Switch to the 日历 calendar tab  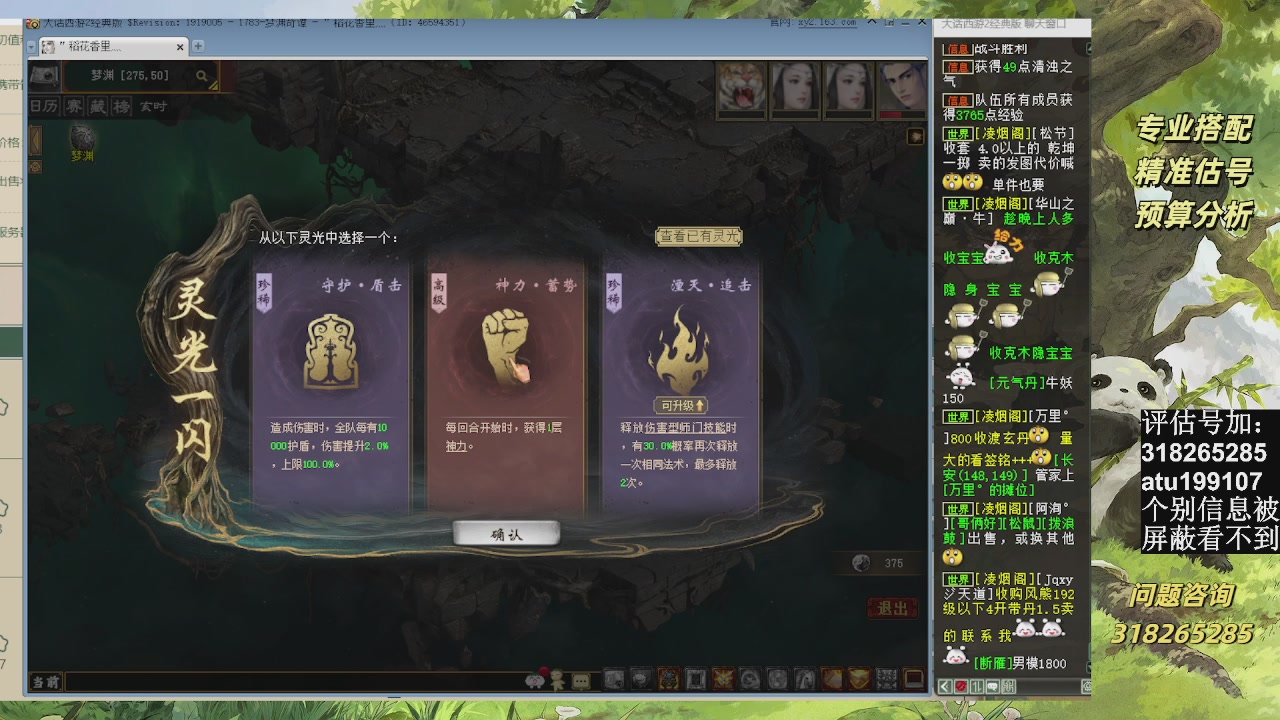tap(43, 106)
